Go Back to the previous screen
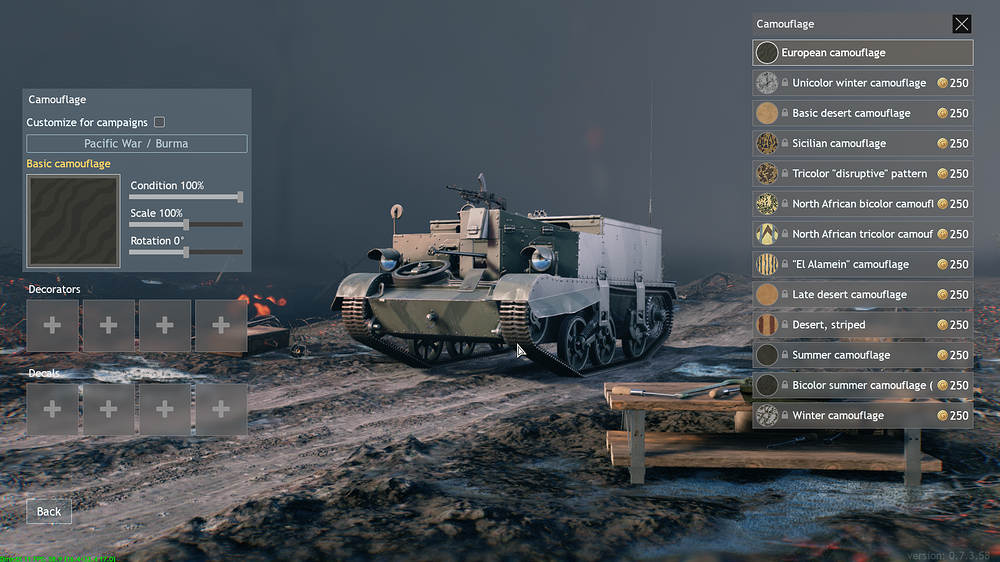 (49, 511)
